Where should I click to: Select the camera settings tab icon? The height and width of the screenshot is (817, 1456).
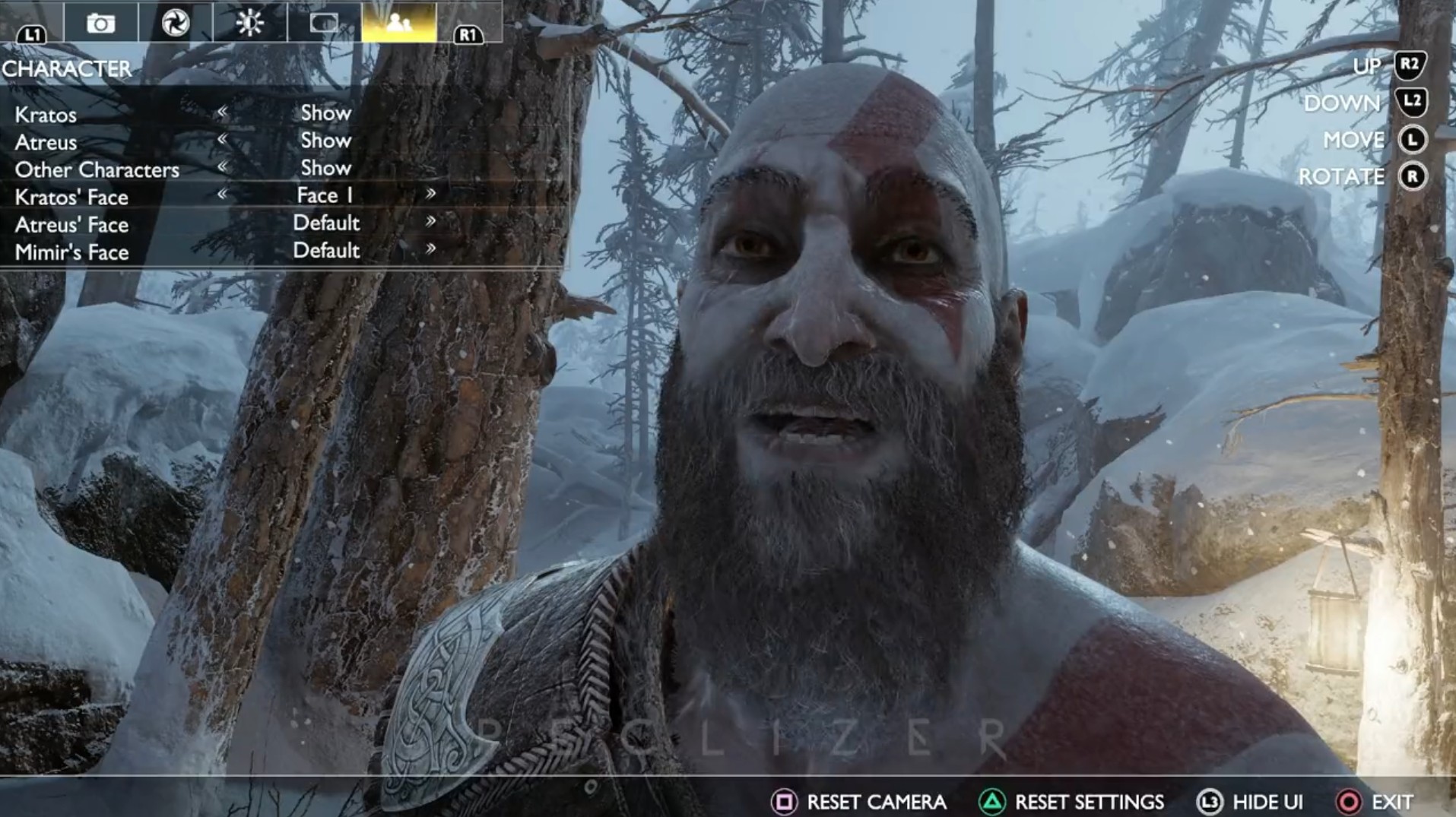tap(103, 23)
